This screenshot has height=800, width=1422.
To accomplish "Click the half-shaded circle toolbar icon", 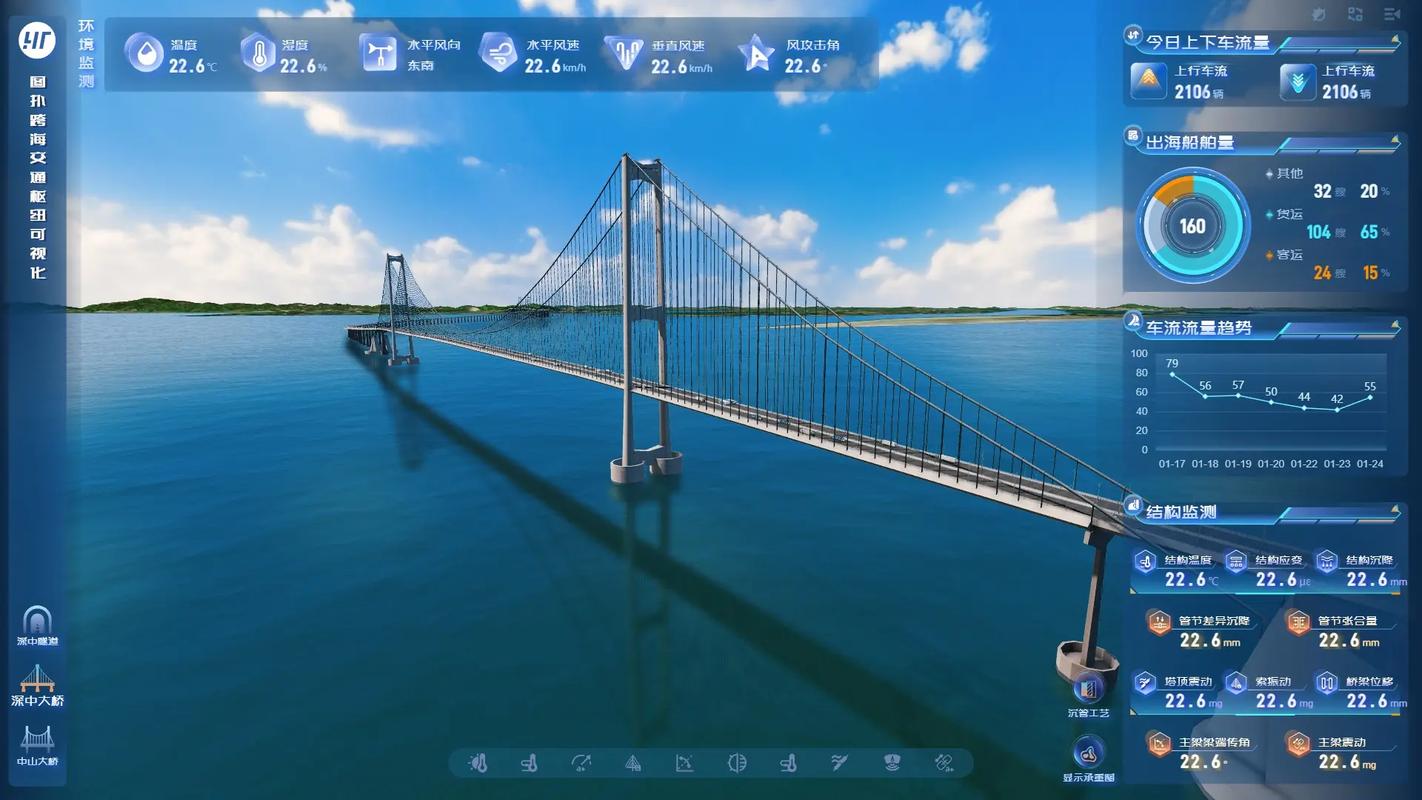I will pyautogui.click(x=737, y=763).
